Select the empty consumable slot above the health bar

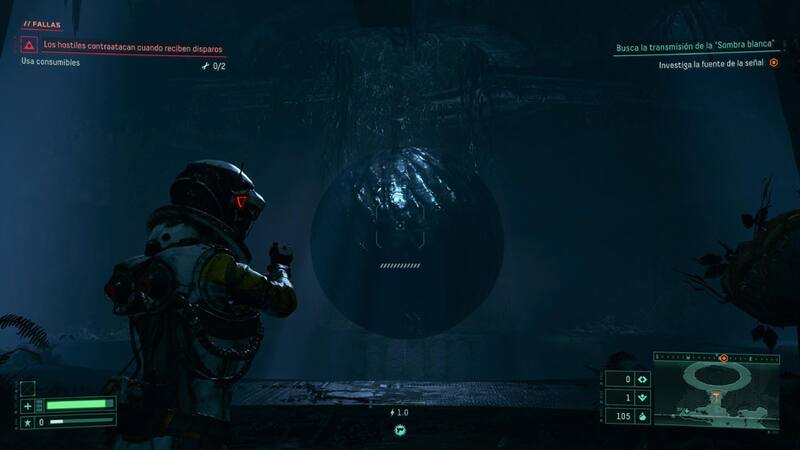[x=28, y=388]
